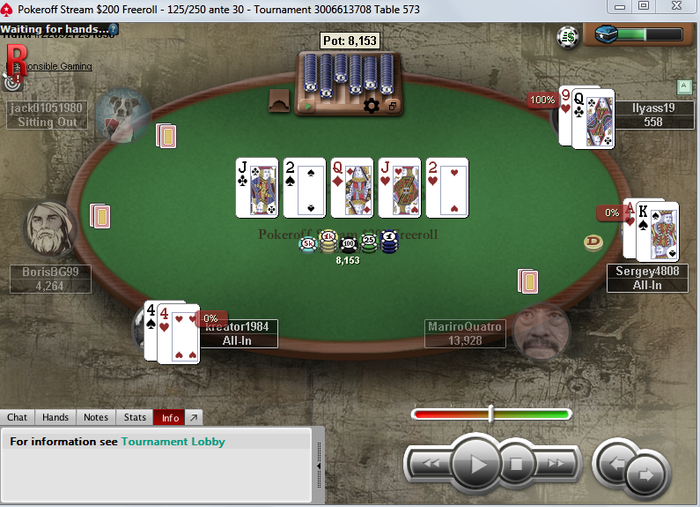700x507 pixels.
Task: Open the Hands tab
Action: coord(55,418)
